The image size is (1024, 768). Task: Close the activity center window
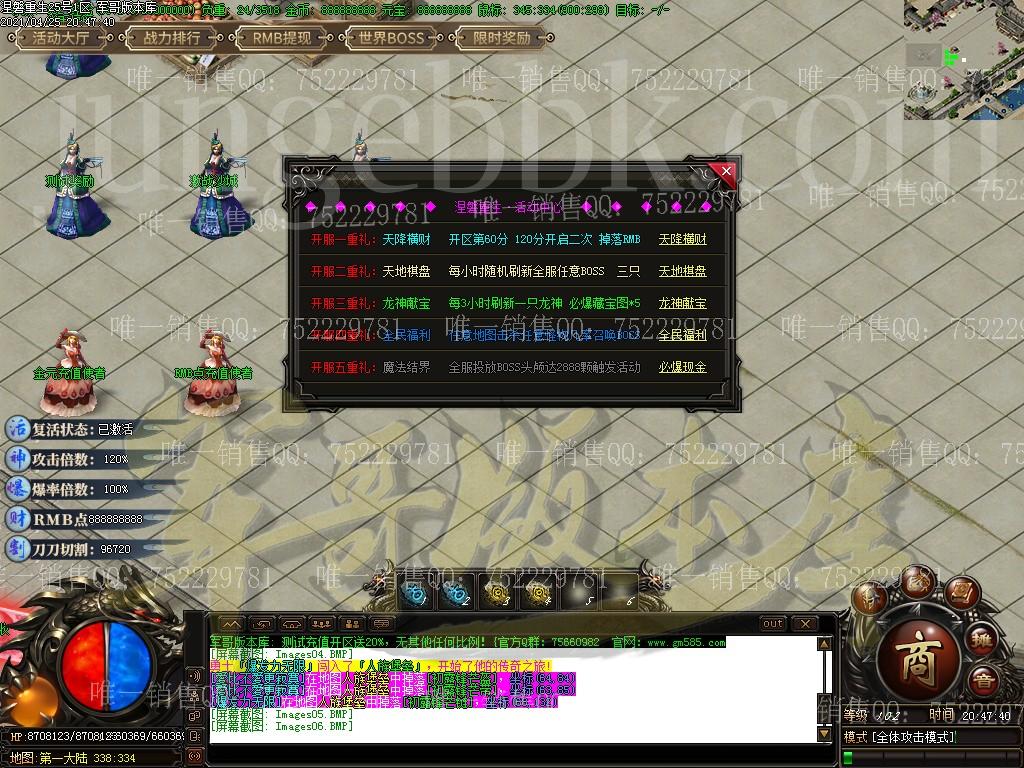tap(726, 172)
